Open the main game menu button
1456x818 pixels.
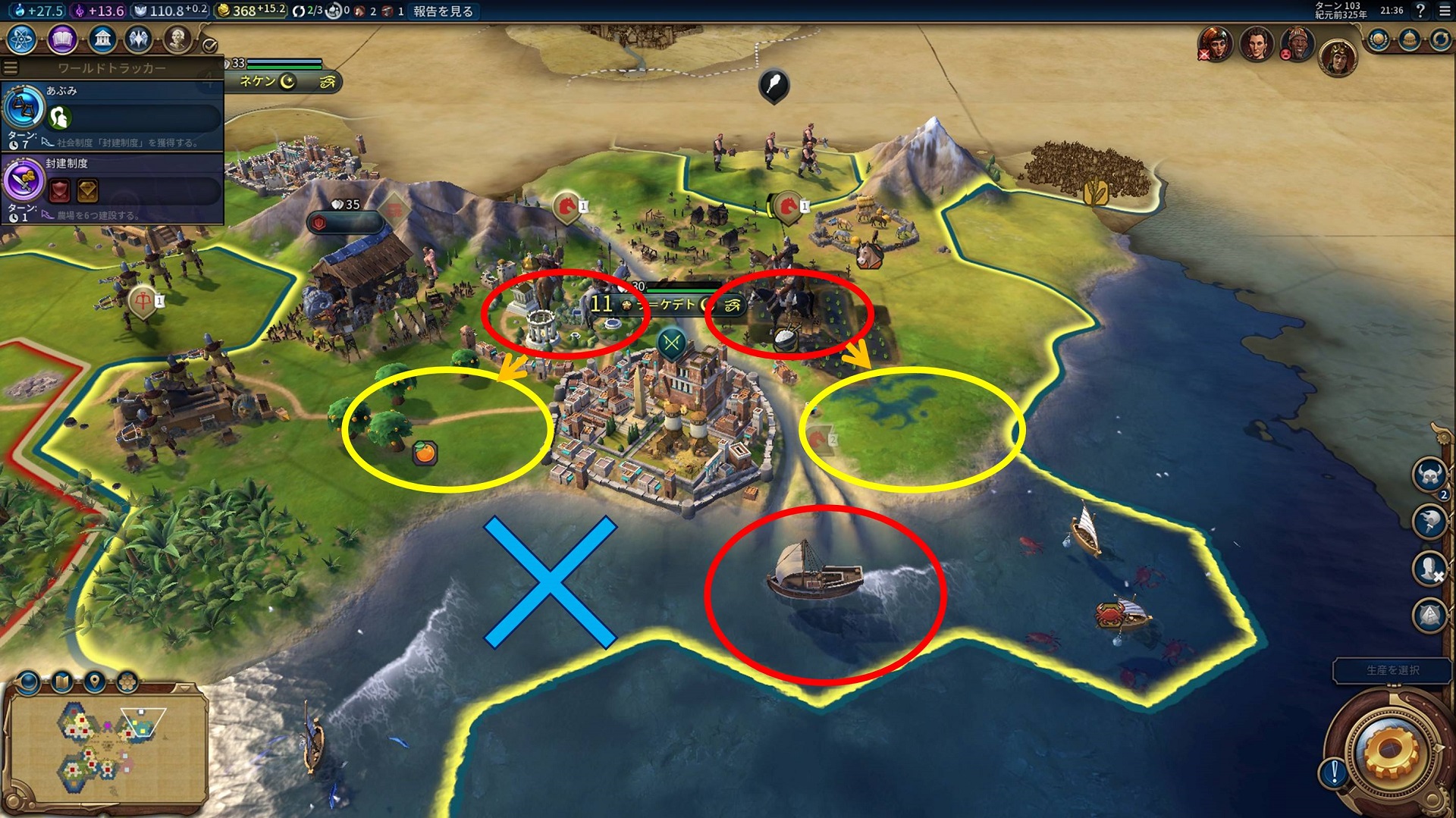tap(1445, 11)
